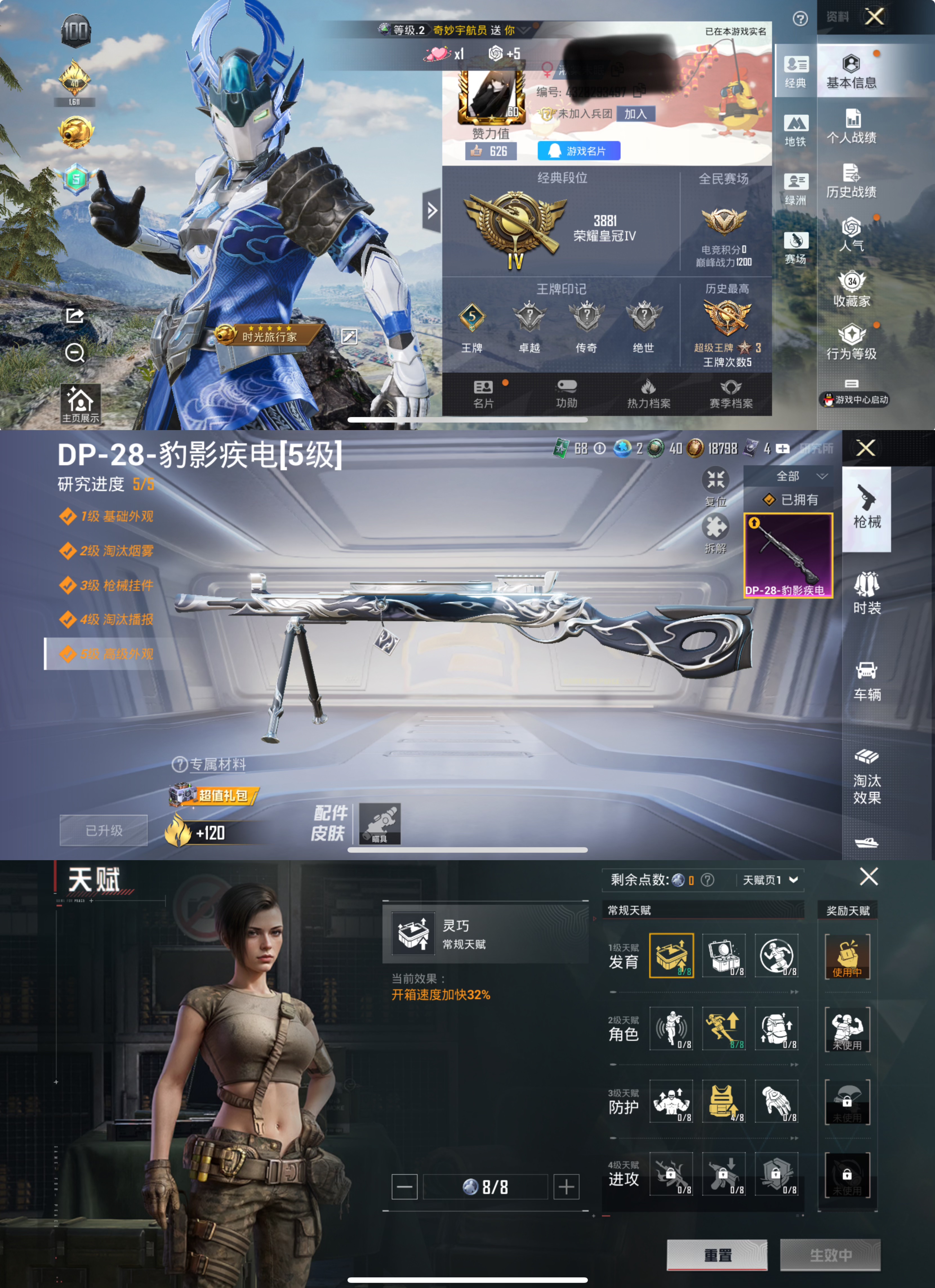Image resolution: width=935 pixels, height=1288 pixels.
Task: Toggle the 使用中 reward talent
Action: pyautogui.click(x=848, y=957)
